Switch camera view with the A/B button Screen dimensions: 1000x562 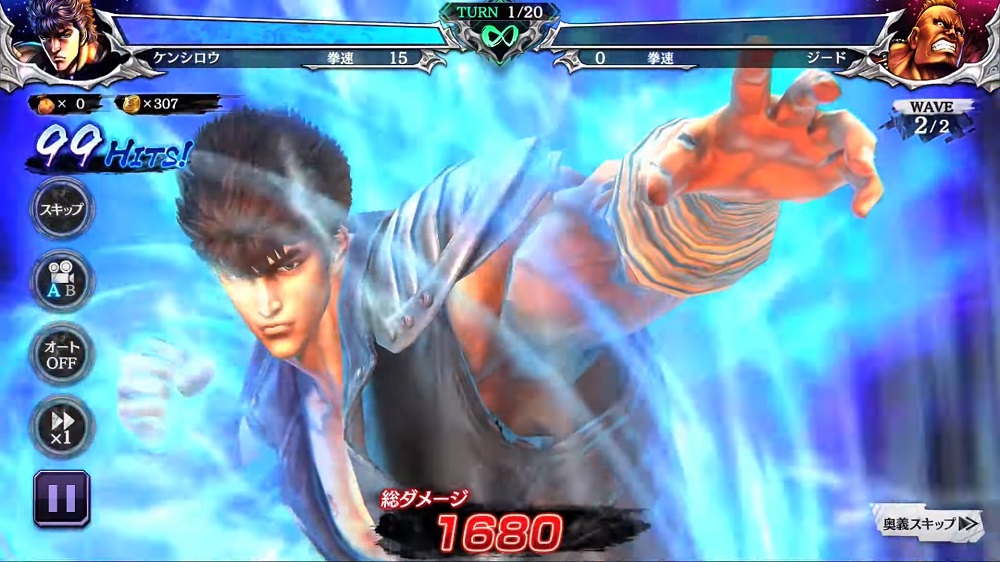tap(62, 281)
